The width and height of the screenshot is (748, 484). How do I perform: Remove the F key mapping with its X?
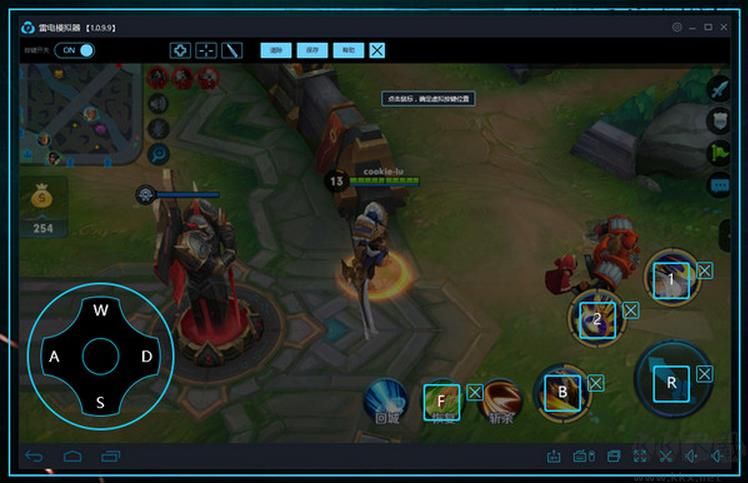click(x=475, y=392)
